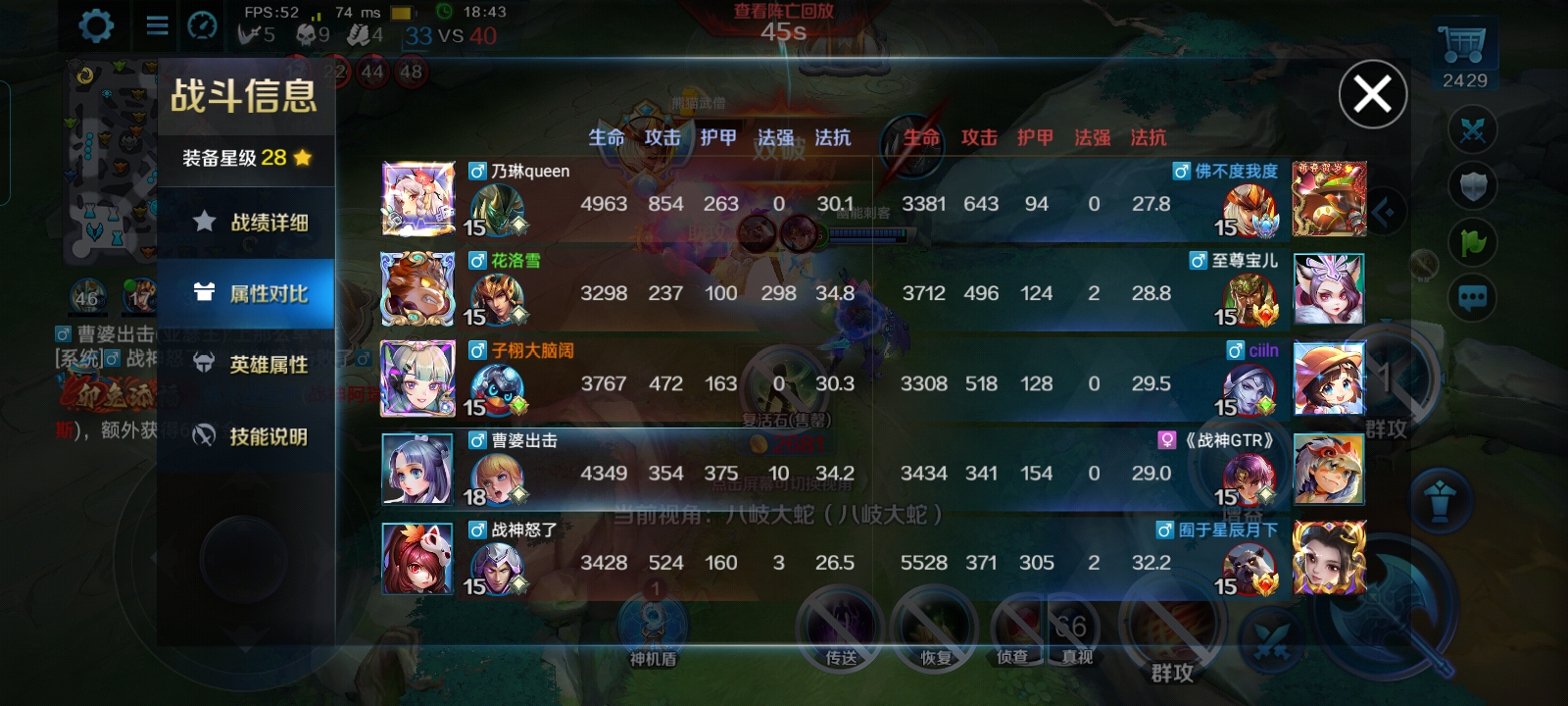Select enemy 佛不度我度's avatar
This screenshot has width=1568, height=706.
tap(1329, 199)
